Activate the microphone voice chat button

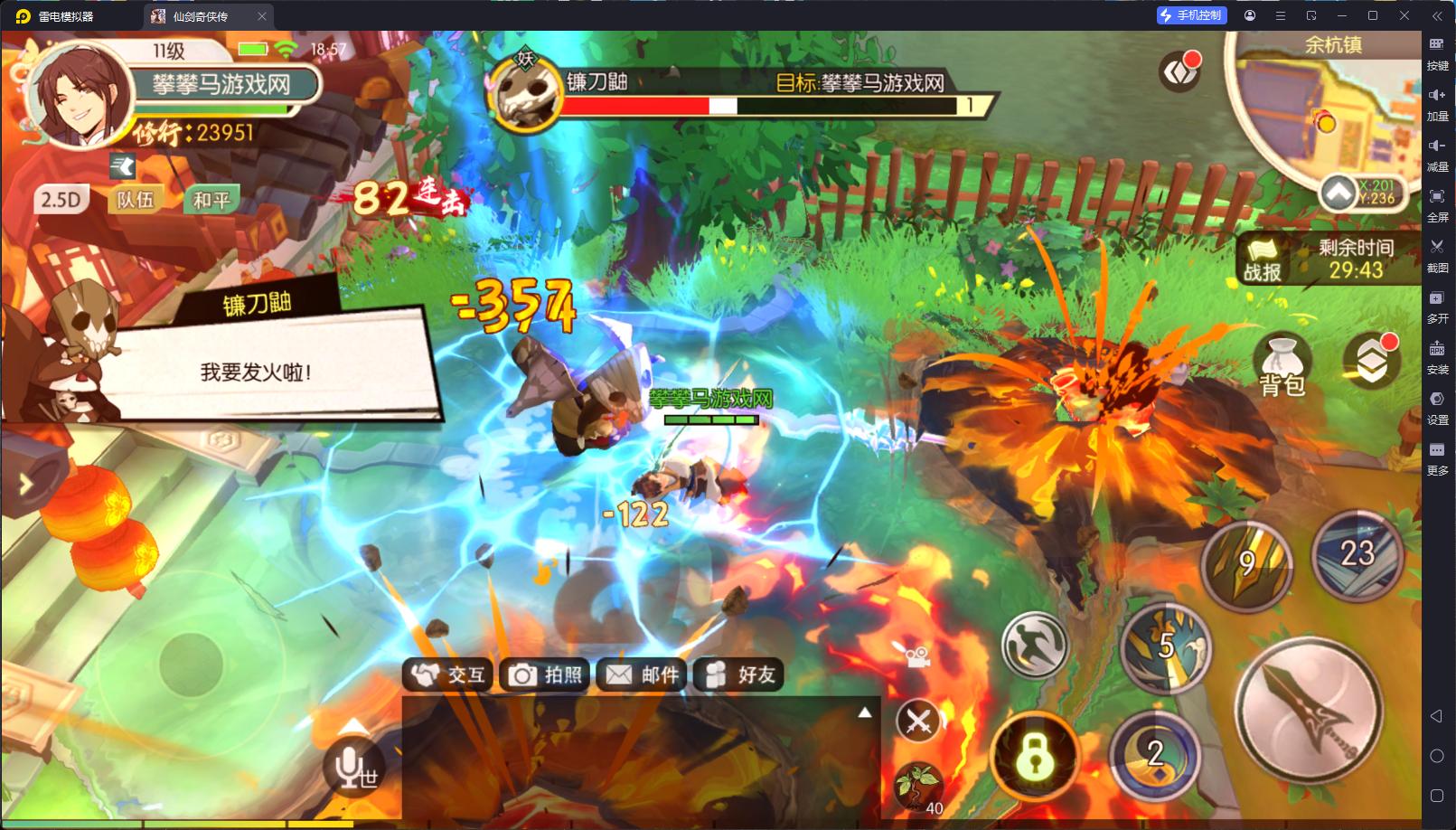coord(353,768)
